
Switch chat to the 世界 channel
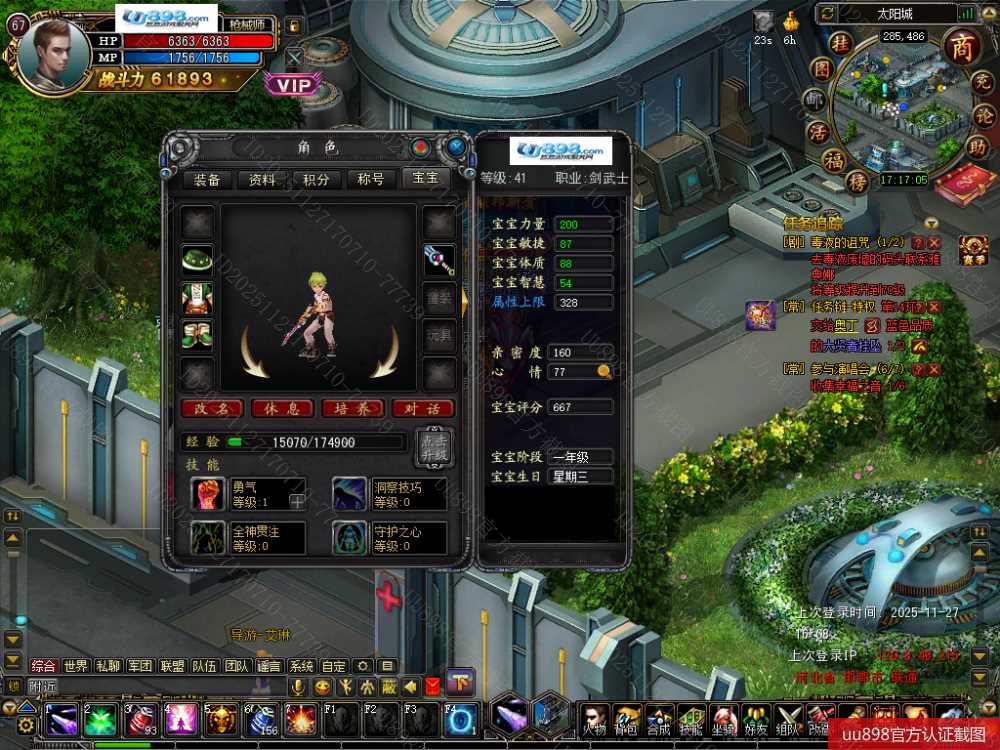(76, 666)
